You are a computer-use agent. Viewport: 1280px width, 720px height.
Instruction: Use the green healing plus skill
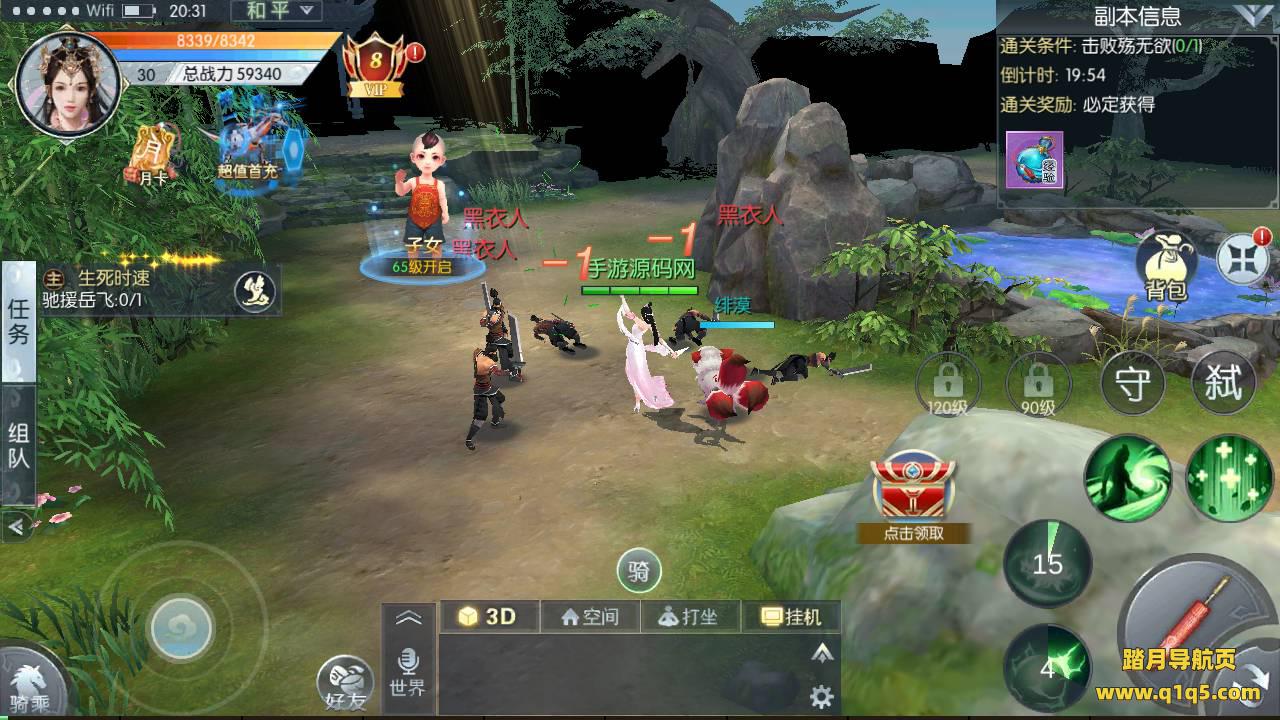[1228, 478]
